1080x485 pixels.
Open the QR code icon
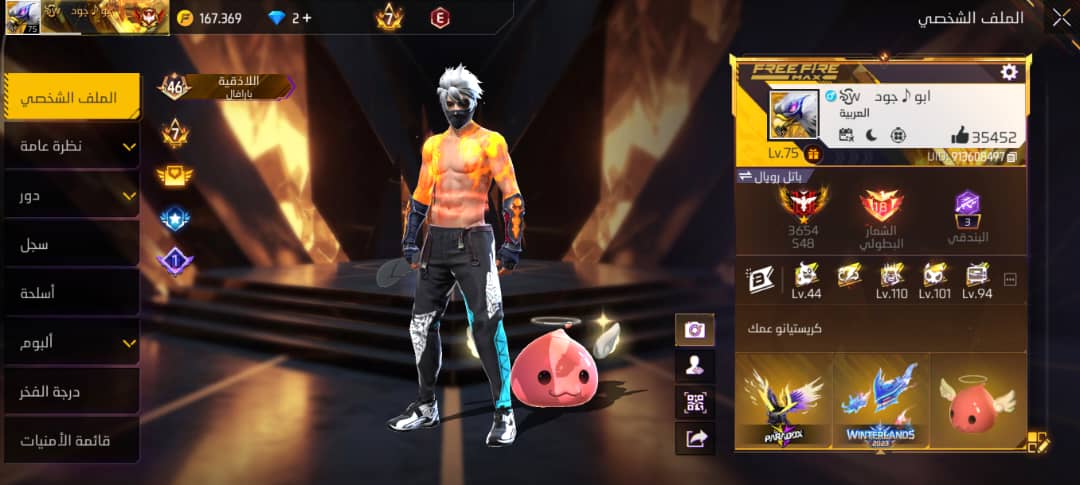pos(694,402)
